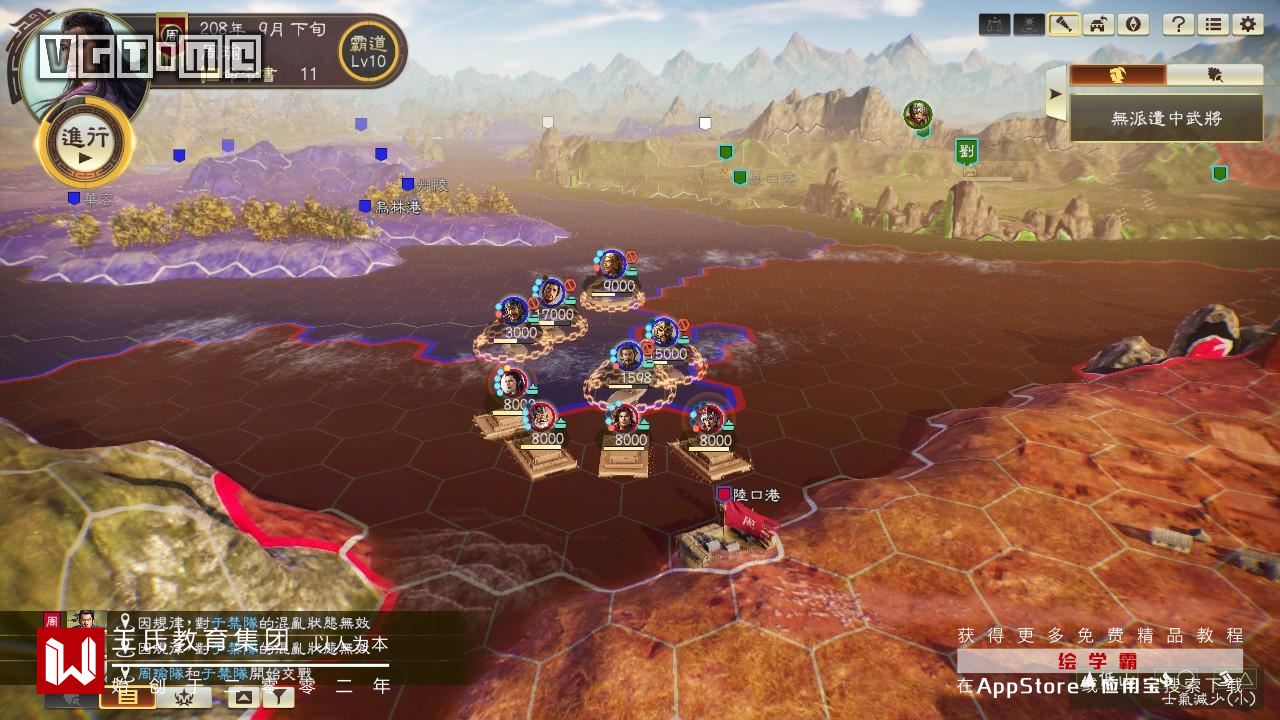This screenshot has width=1280, height=720.
Task: Switch to the star wreath log tab
Action: pyautogui.click(x=184, y=697)
